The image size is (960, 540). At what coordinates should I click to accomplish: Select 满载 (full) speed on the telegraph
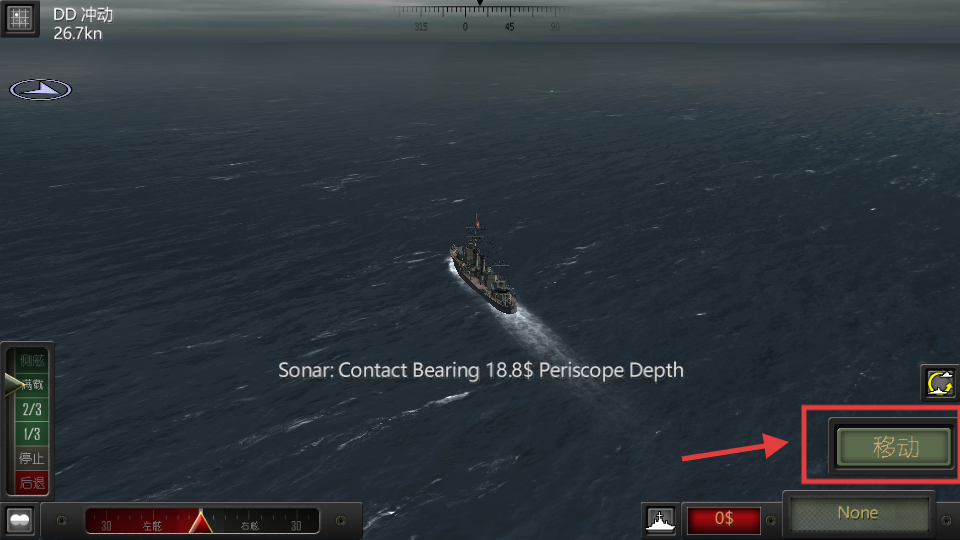pyautogui.click(x=32, y=385)
